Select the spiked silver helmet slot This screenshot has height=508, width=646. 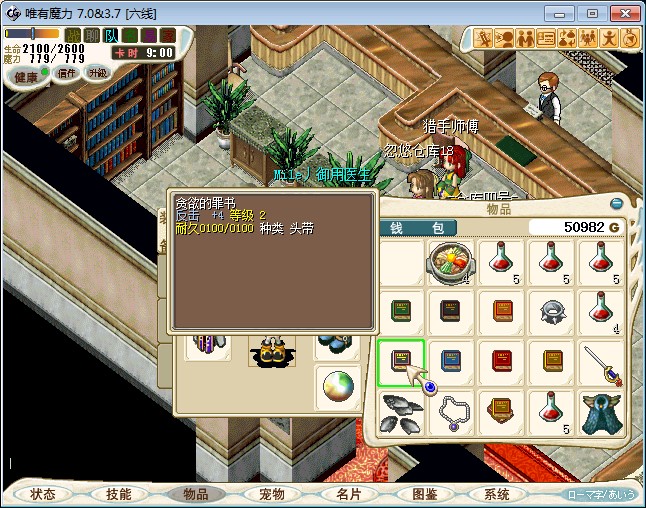[x=551, y=311]
